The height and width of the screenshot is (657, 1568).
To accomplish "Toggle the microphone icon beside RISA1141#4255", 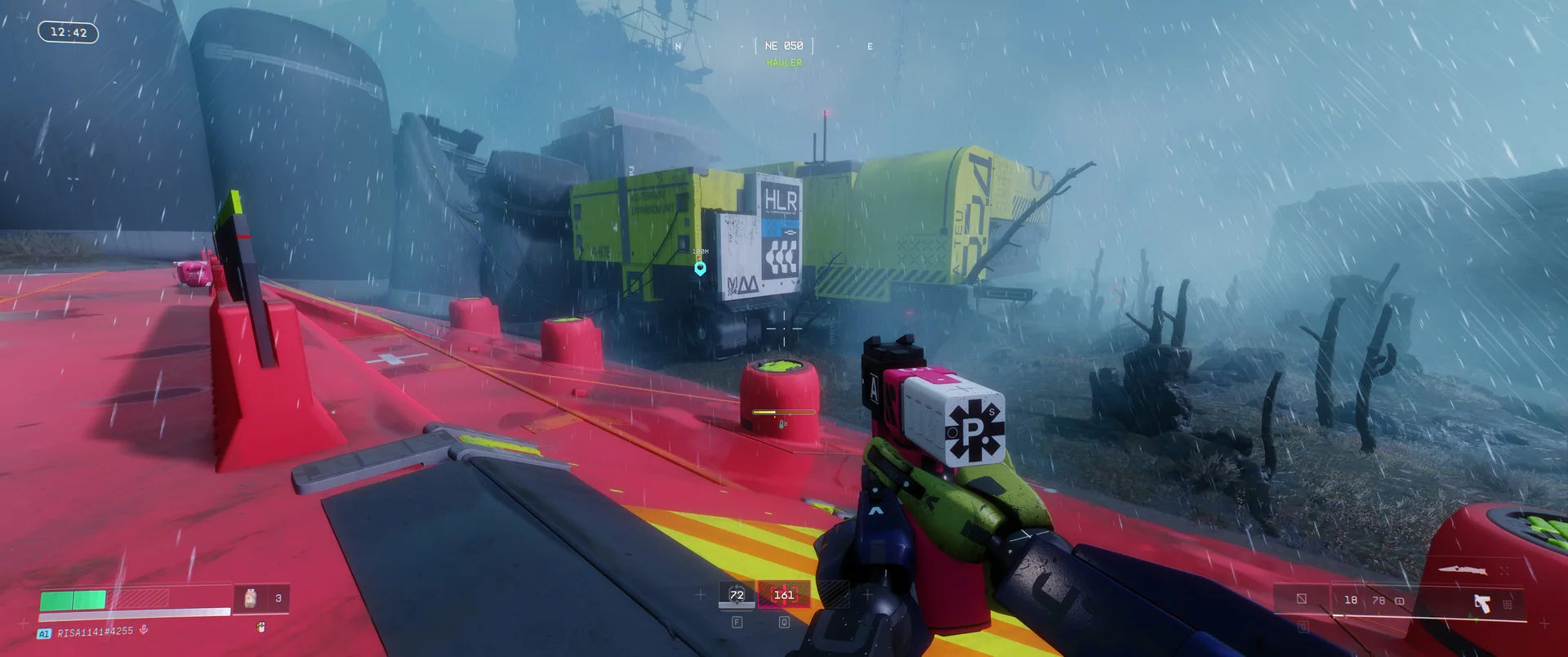I will coord(144,630).
